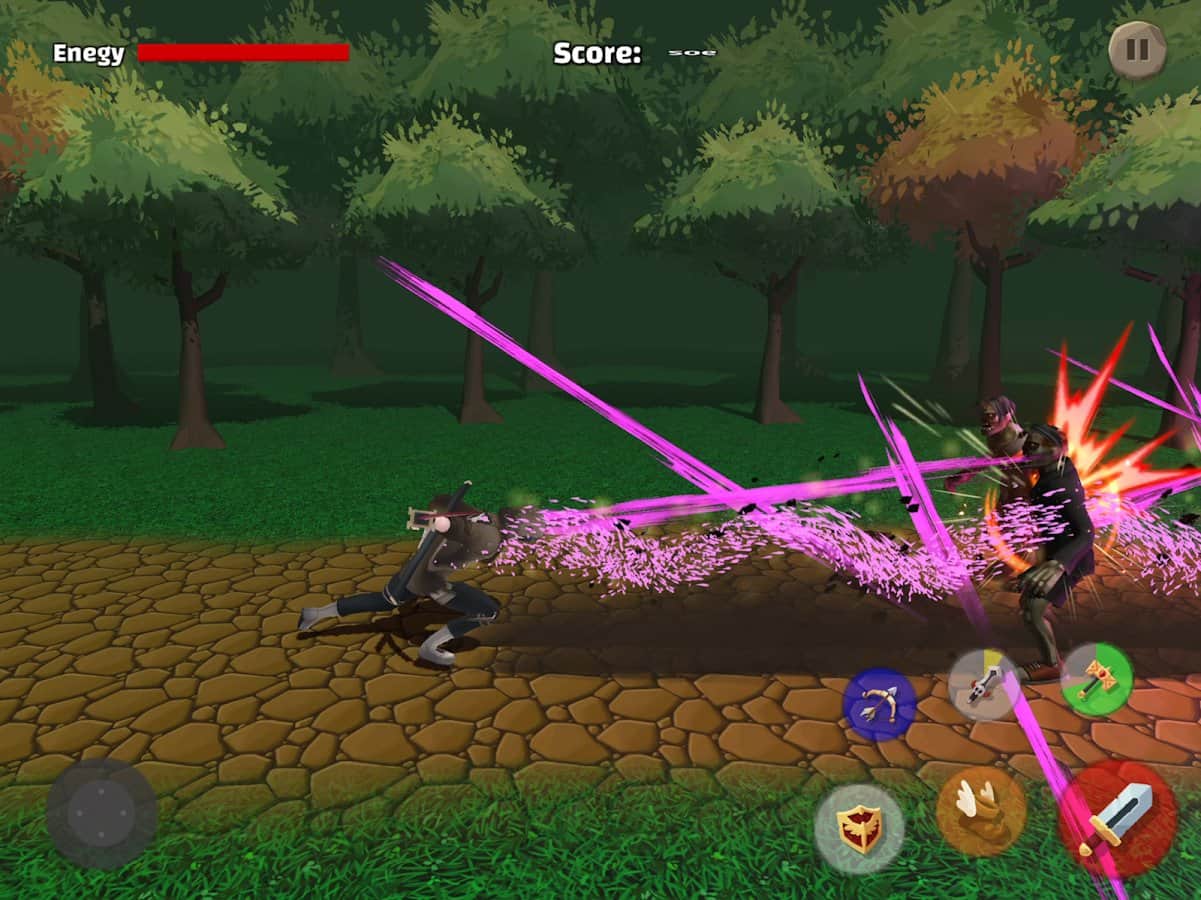Raise the shield with the defend button
The image size is (1201, 900).
pos(859,829)
